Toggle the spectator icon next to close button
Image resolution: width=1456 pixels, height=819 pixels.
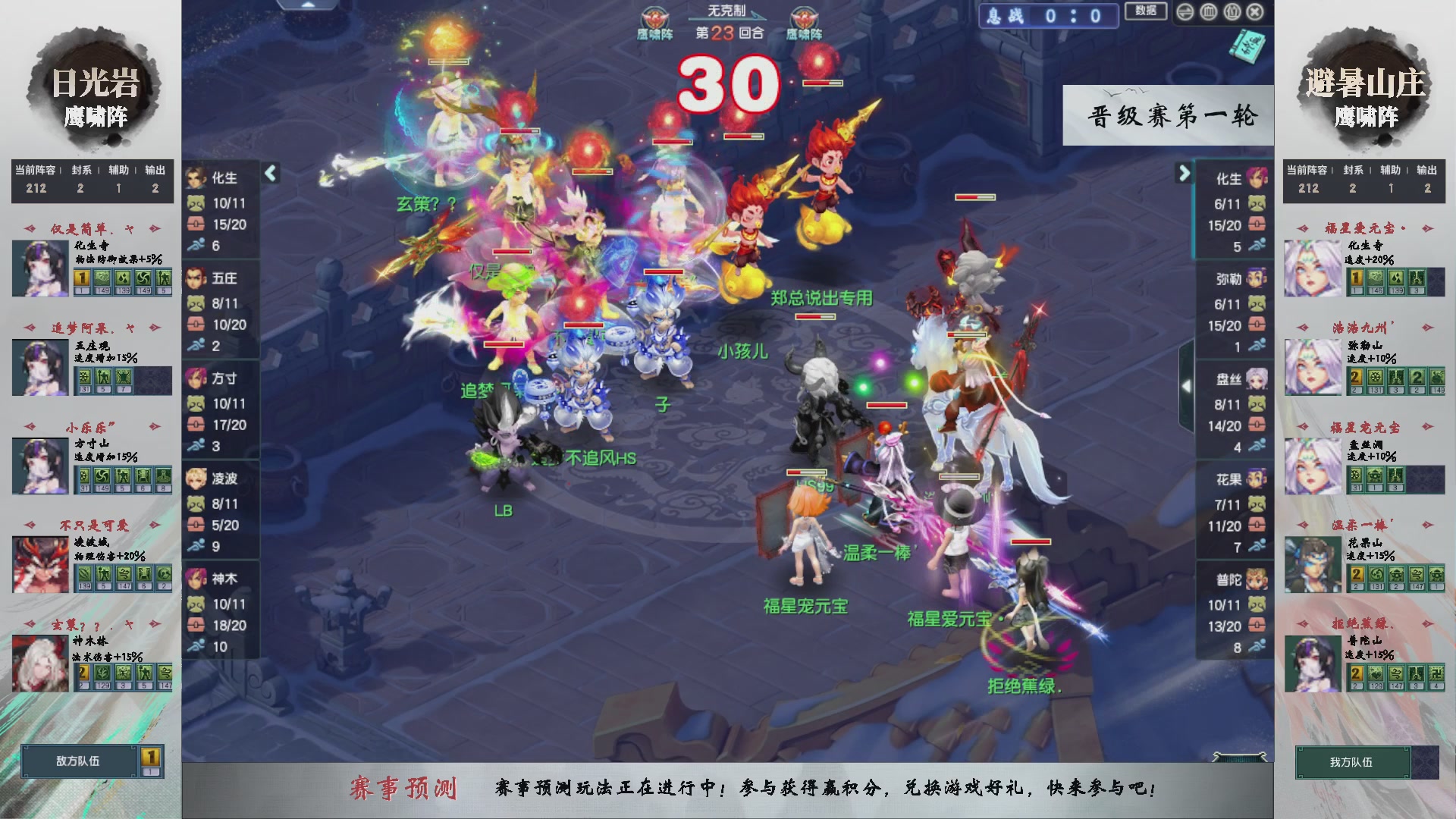tap(1234, 11)
